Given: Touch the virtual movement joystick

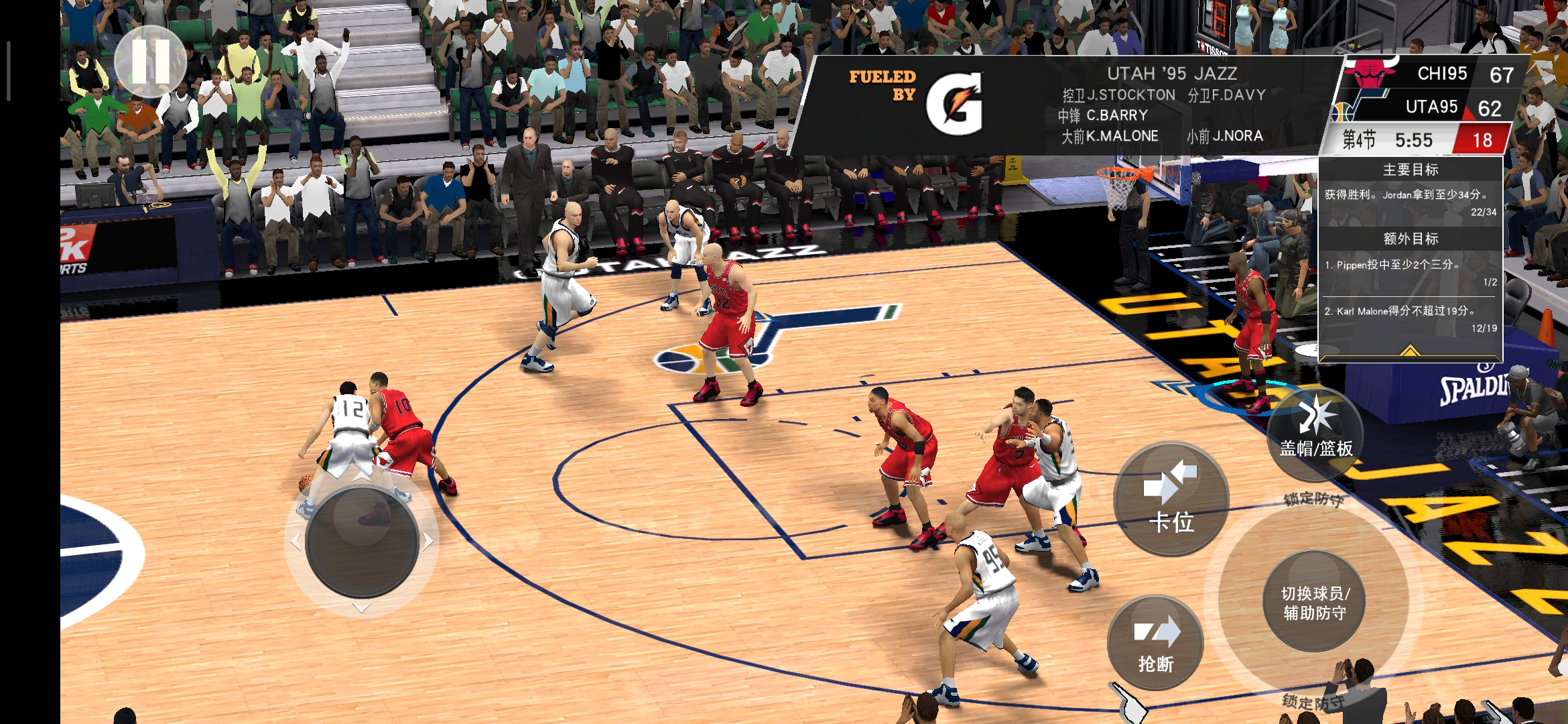Looking at the screenshot, I should [362, 542].
